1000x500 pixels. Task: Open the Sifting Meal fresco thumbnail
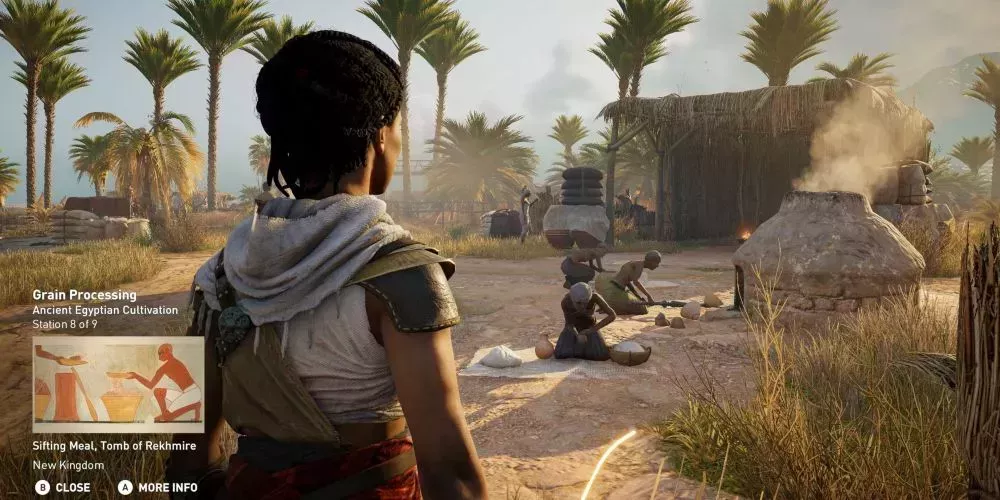tap(118, 384)
